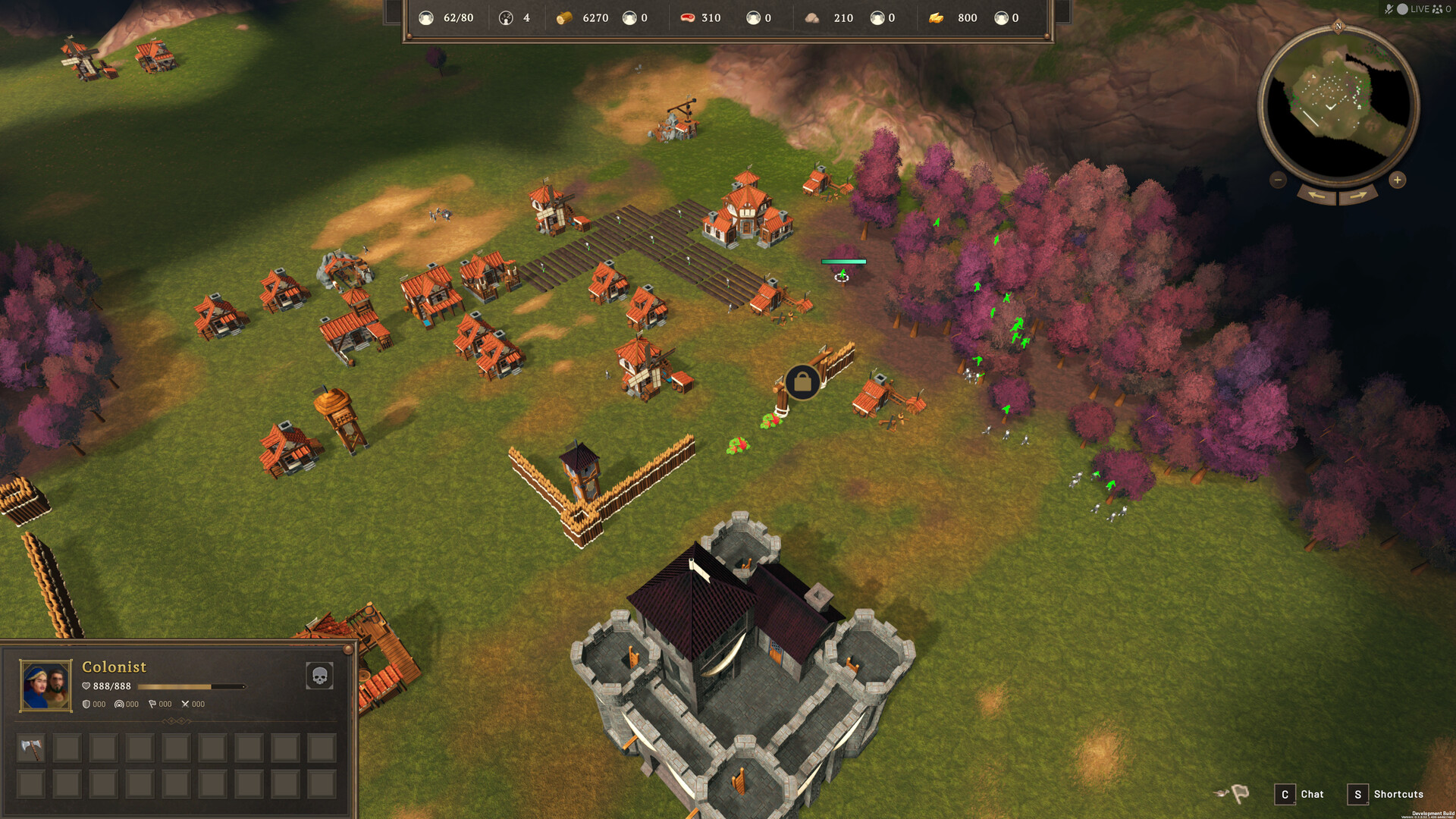Rotate the minimap view right
Image resolution: width=1456 pixels, height=819 pixels.
pyautogui.click(x=1357, y=196)
